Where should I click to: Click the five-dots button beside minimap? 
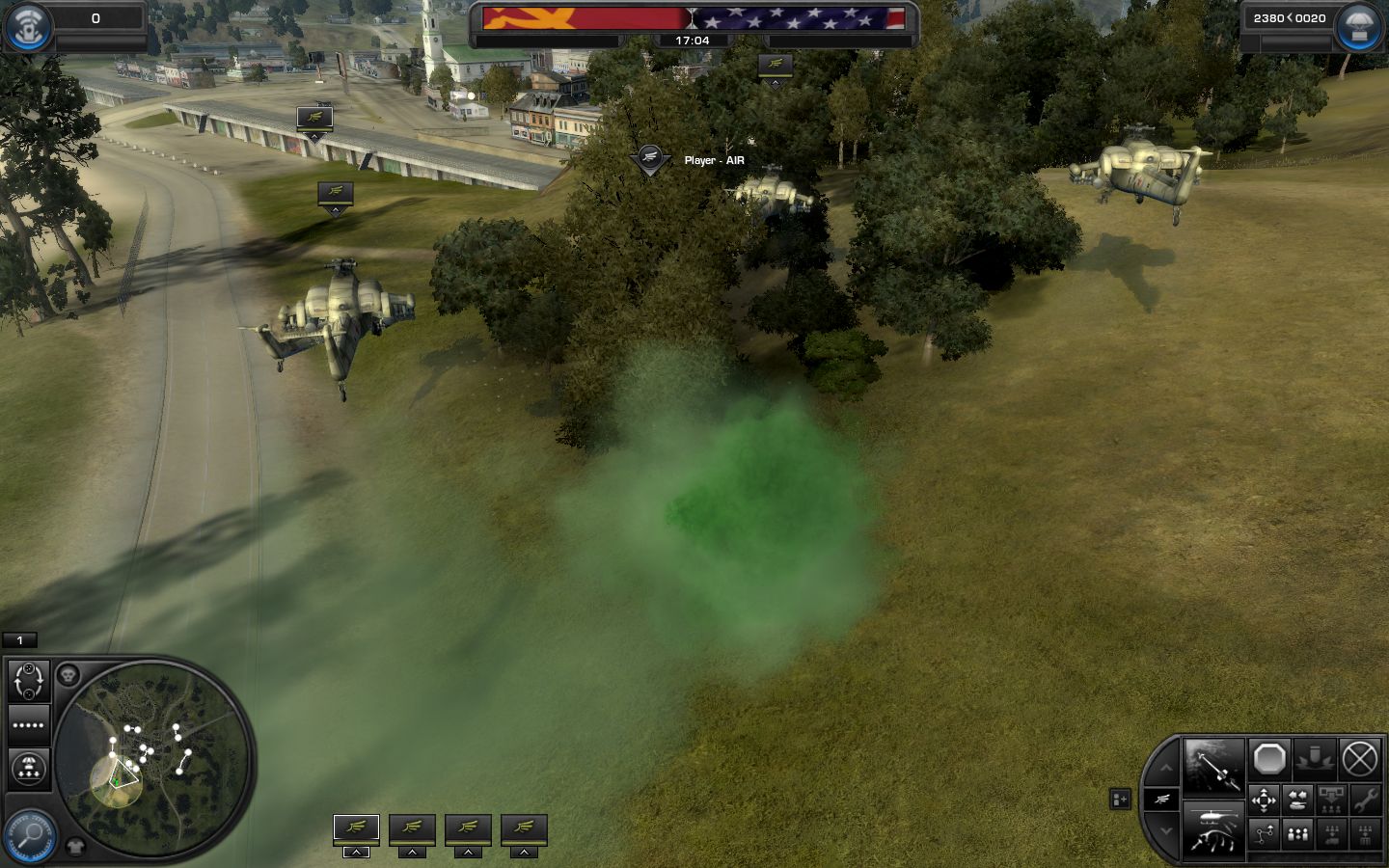29,725
